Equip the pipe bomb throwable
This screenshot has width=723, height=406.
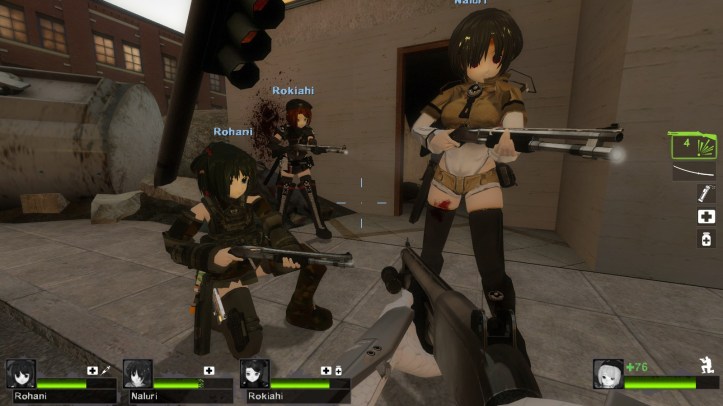(x=706, y=194)
